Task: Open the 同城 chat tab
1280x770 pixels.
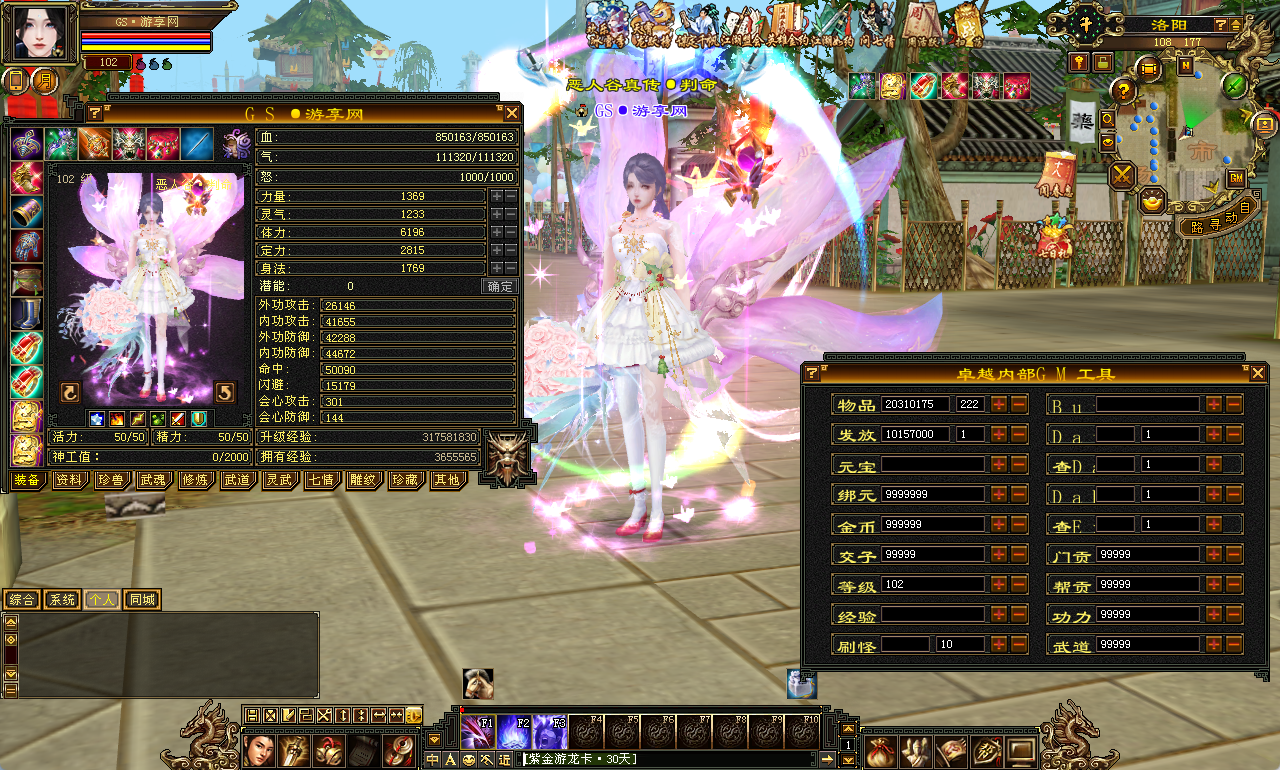Action: 141,600
